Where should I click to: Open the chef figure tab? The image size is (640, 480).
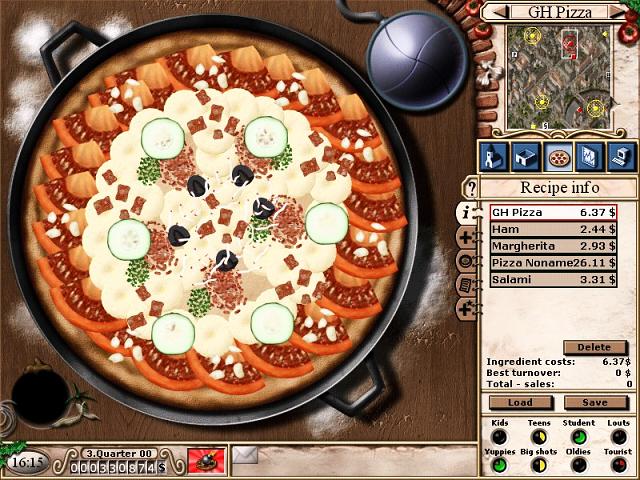point(492,156)
